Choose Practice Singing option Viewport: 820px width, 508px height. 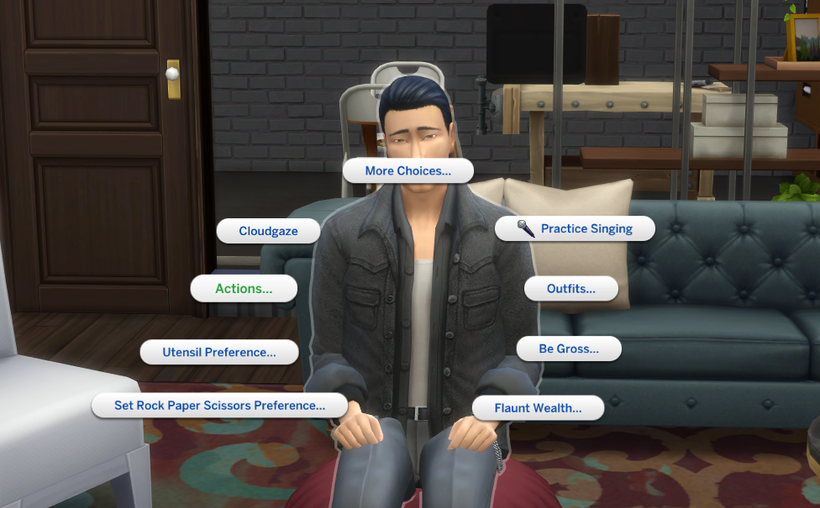point(575,229)
